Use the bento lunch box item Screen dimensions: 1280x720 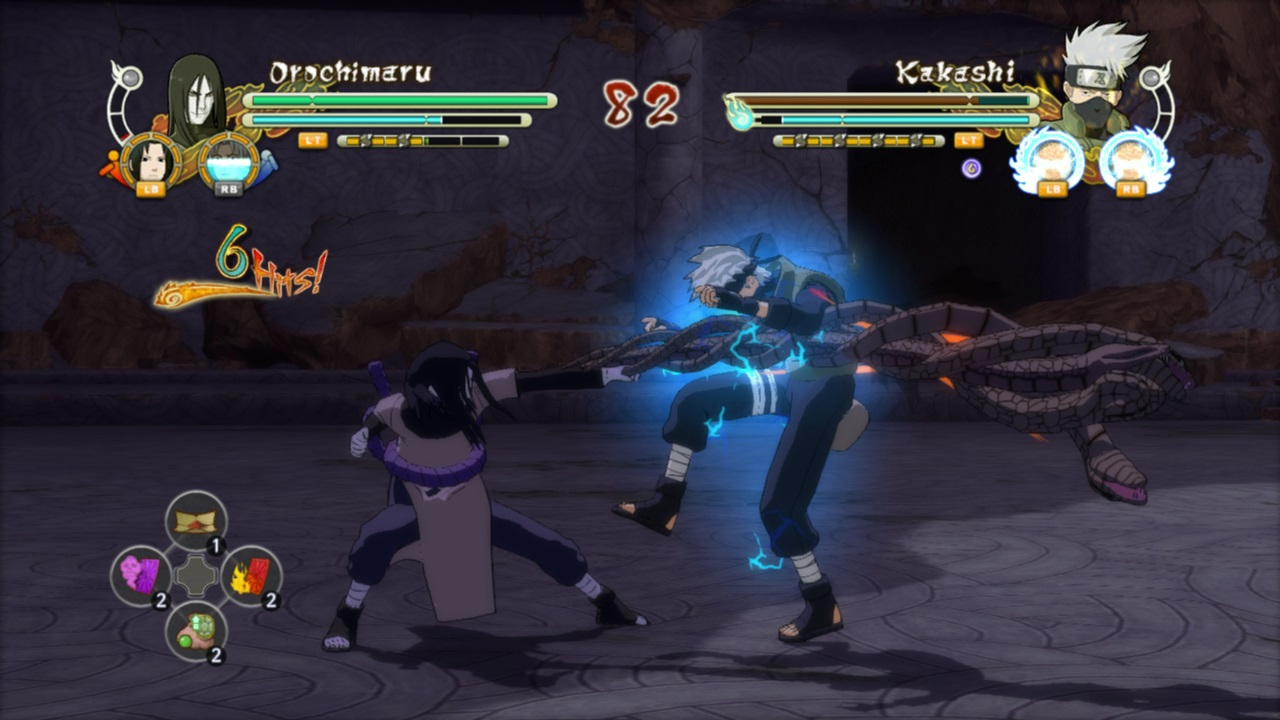pyautogui.click(x=196, y=521)
